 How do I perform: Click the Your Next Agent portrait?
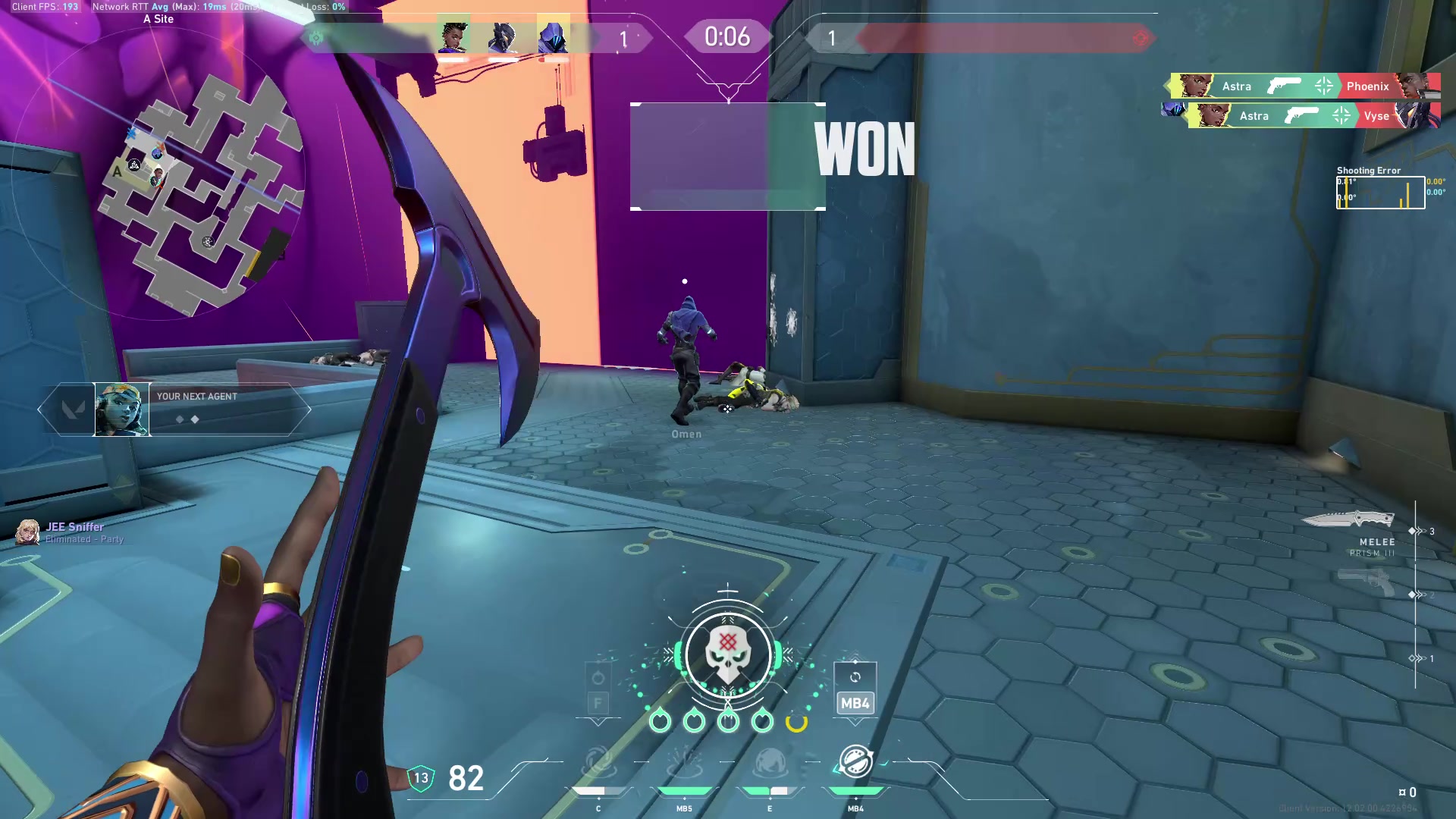click(121, 409)
